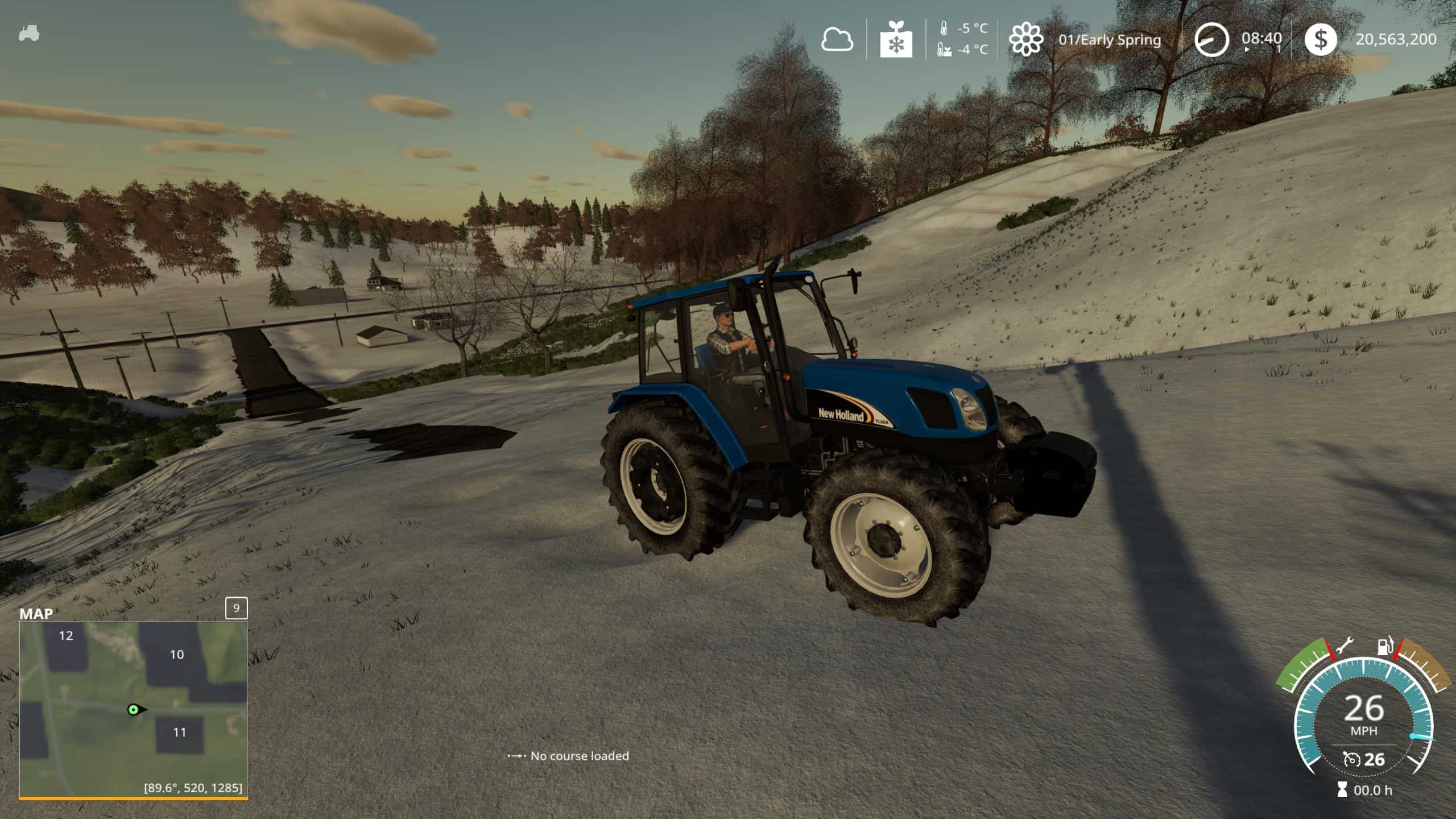The height and width of the screenshot is (819, 1456).
Task: Open finances via the dollar icon
Action: click(1320, 40)
